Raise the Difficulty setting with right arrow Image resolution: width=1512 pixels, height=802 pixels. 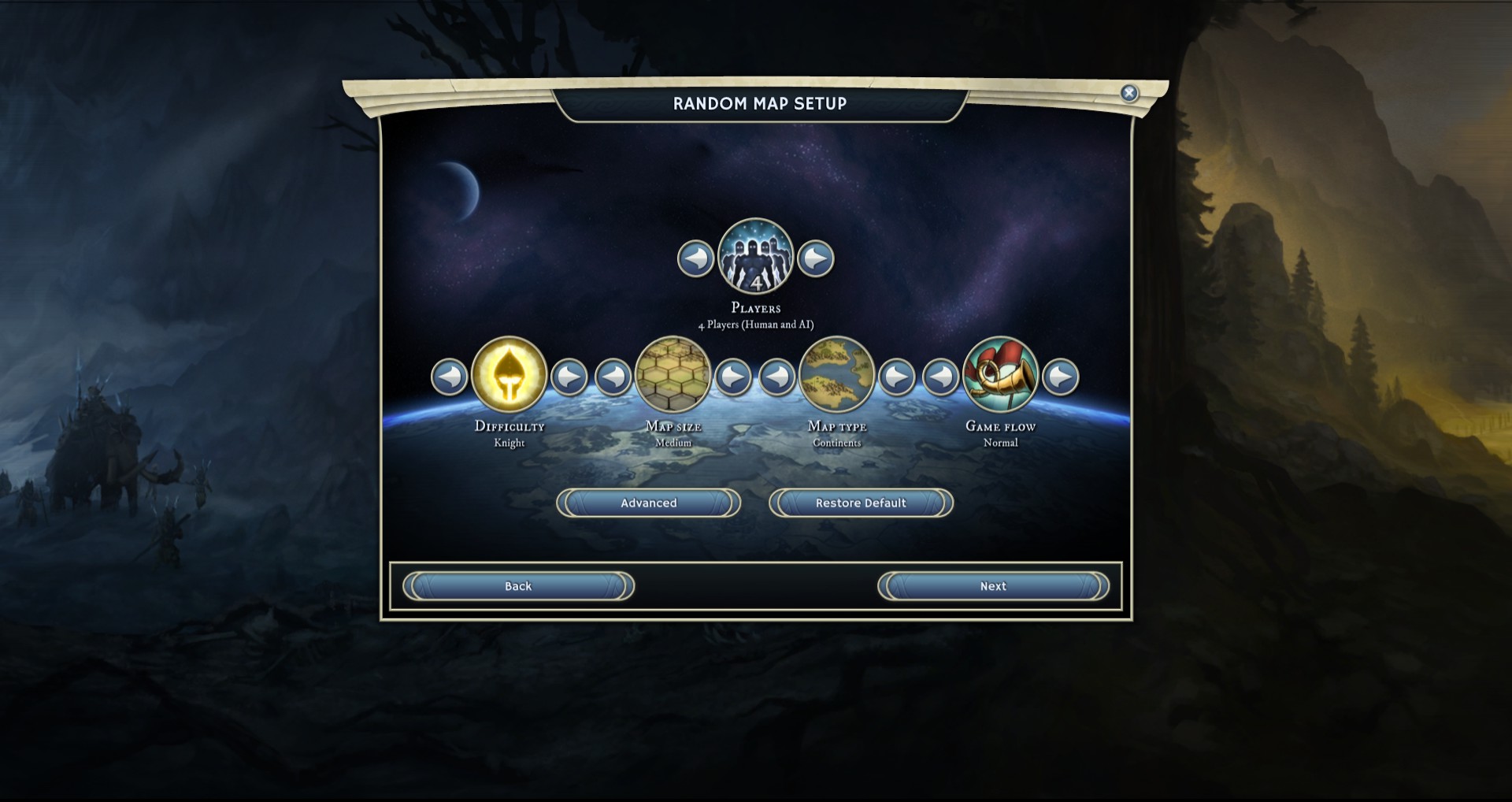click(x=569, y=377)
